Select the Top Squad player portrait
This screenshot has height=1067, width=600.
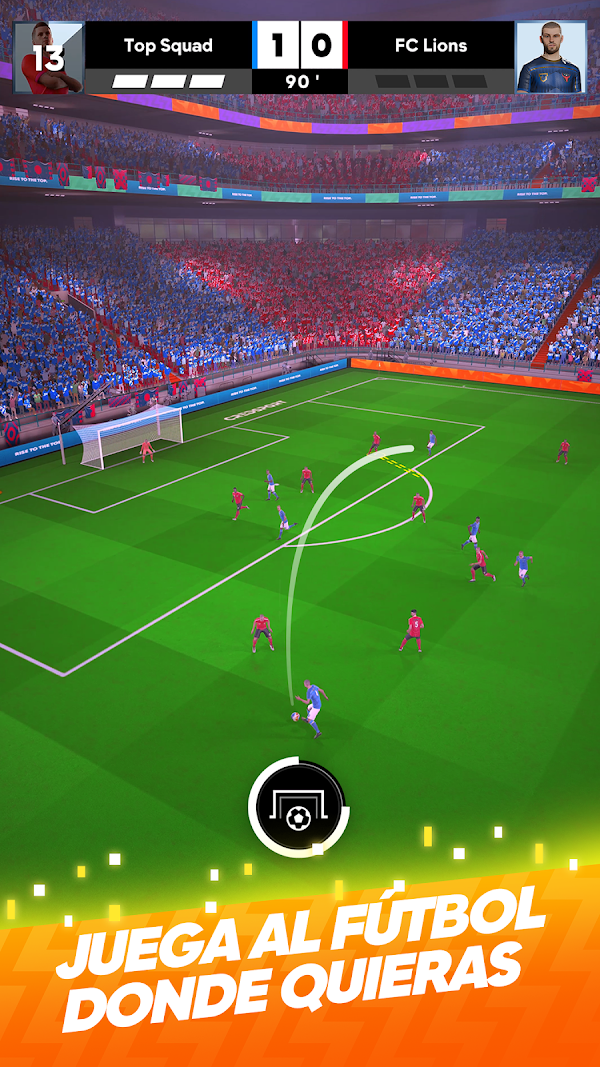point(48,57)
